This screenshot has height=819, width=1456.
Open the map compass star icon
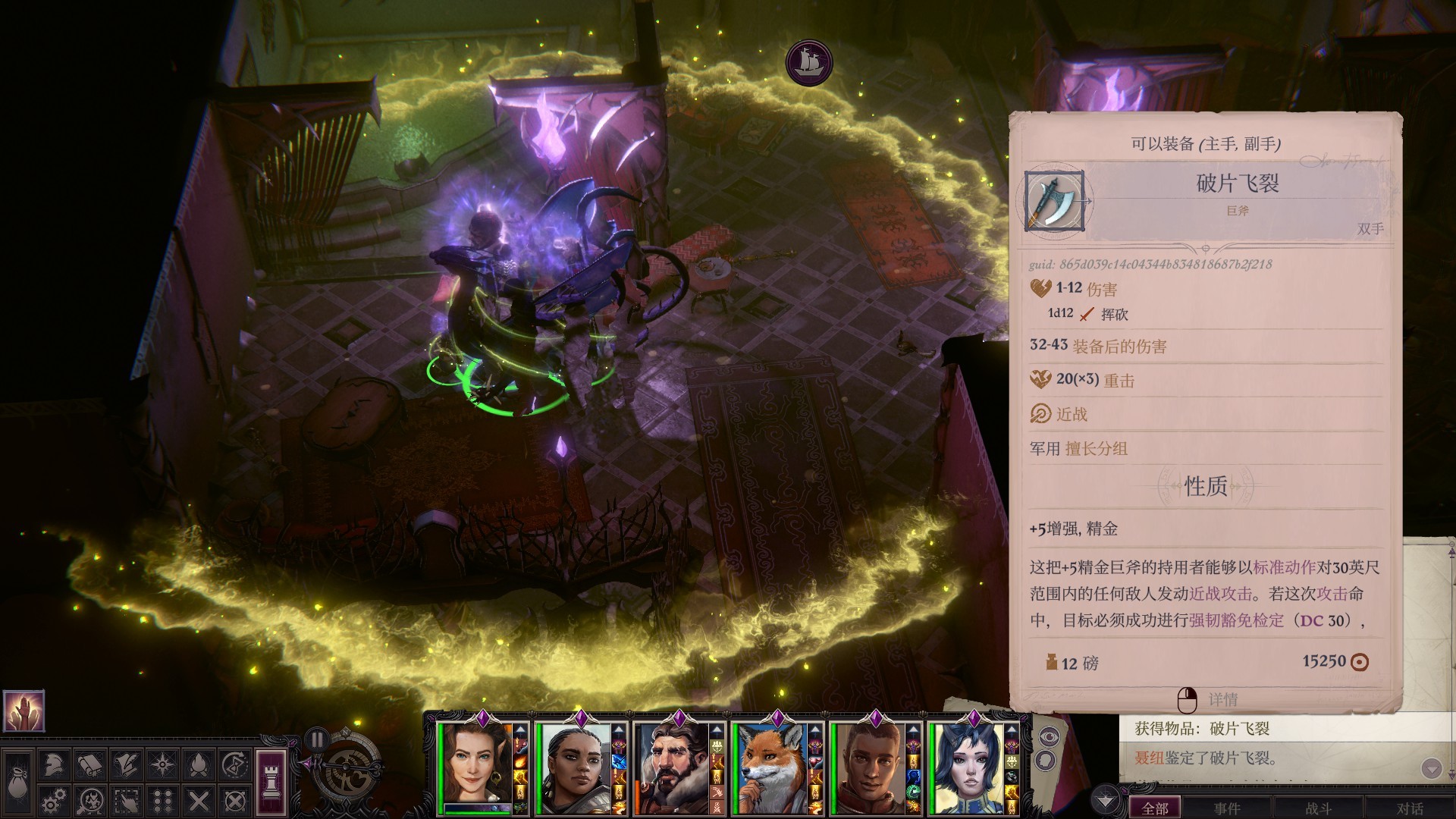point(163,764)
